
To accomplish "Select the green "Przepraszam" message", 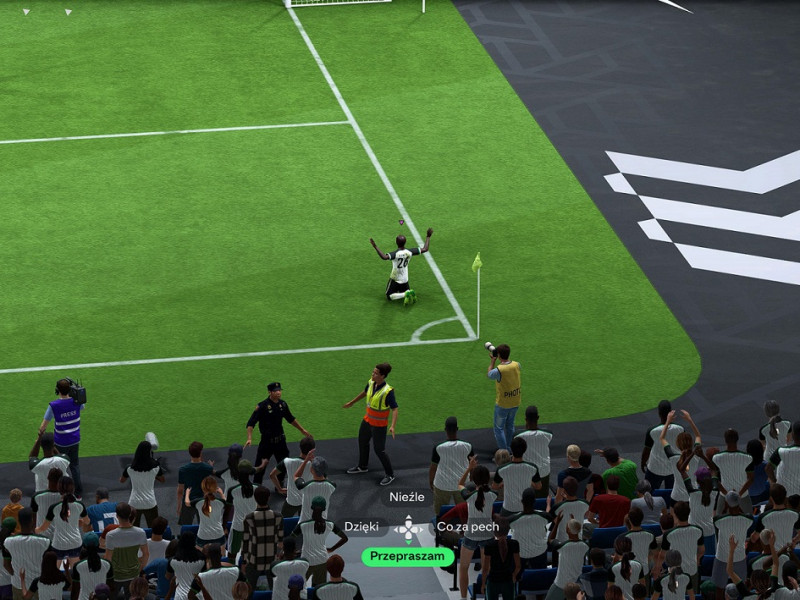I will pyautogui.click(x=407, y=557).
